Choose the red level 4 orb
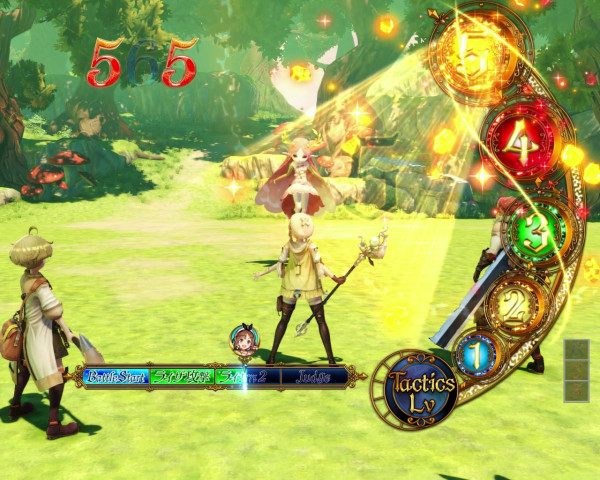 pos(520,145)
